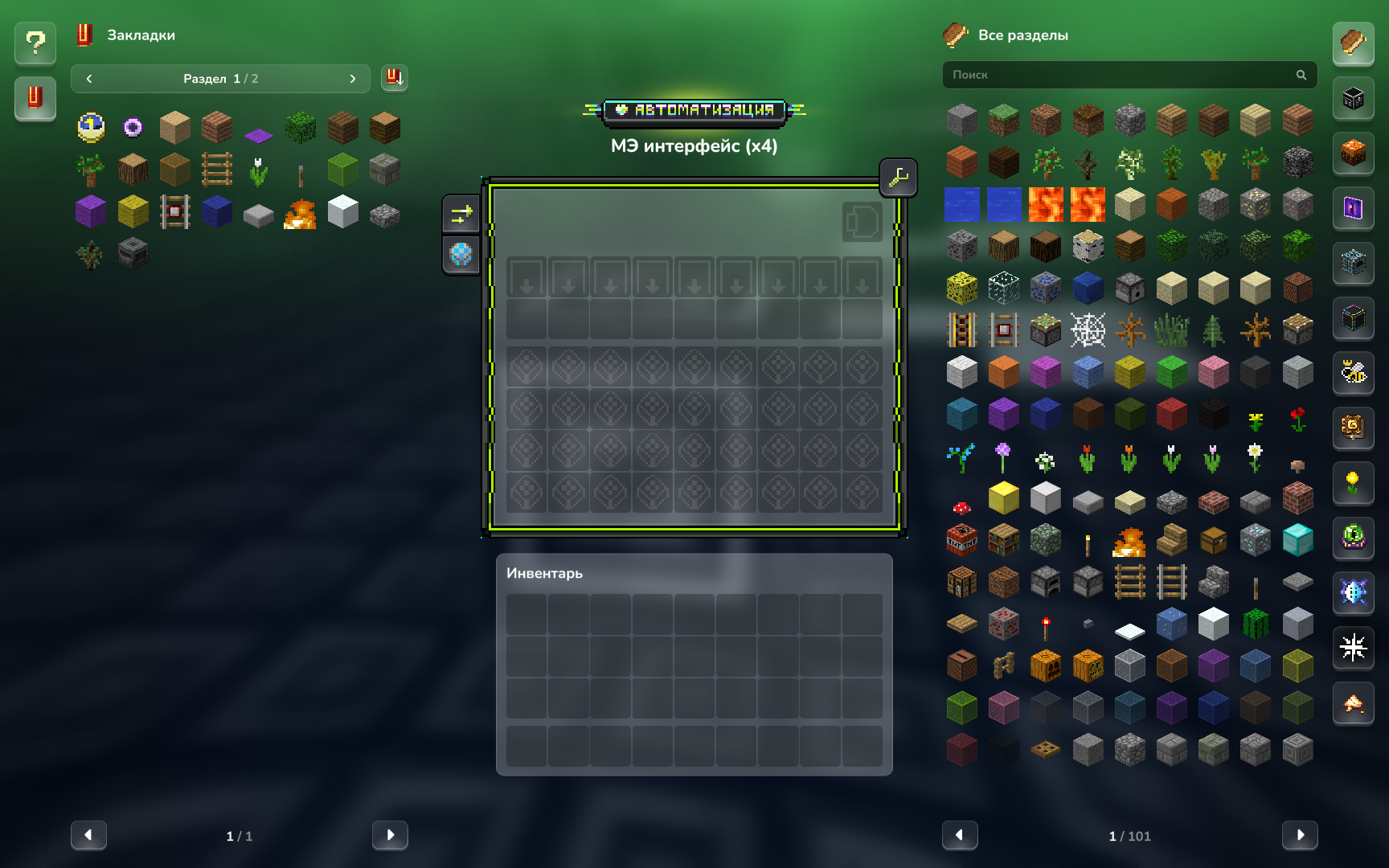Choose the clock item in bookmarks

coord(91,128)
